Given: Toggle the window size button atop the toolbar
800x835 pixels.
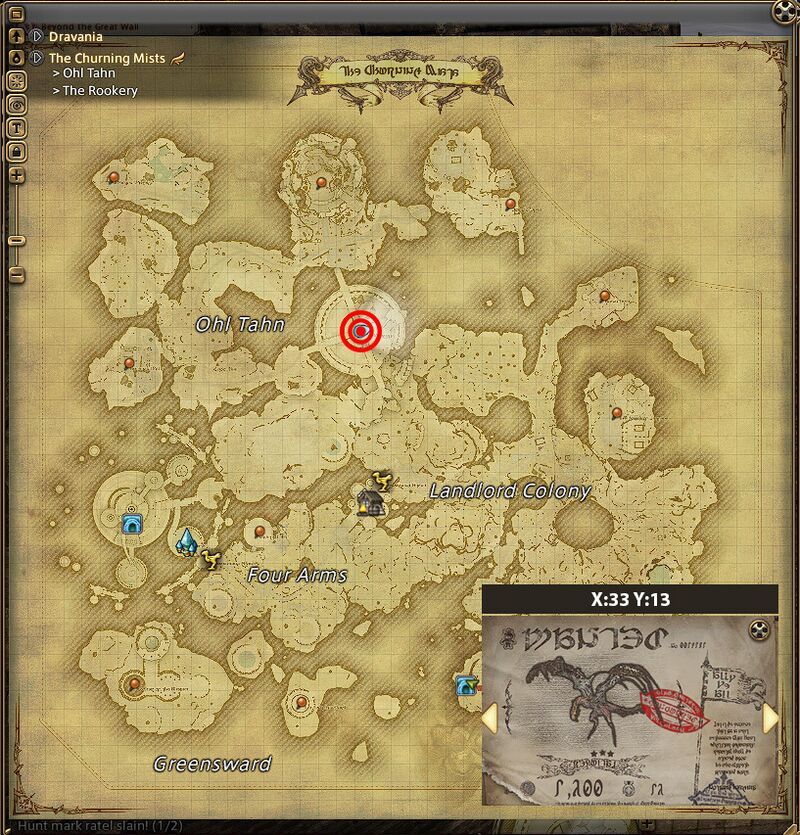Looking at the screenshot, I should point(17,58).
